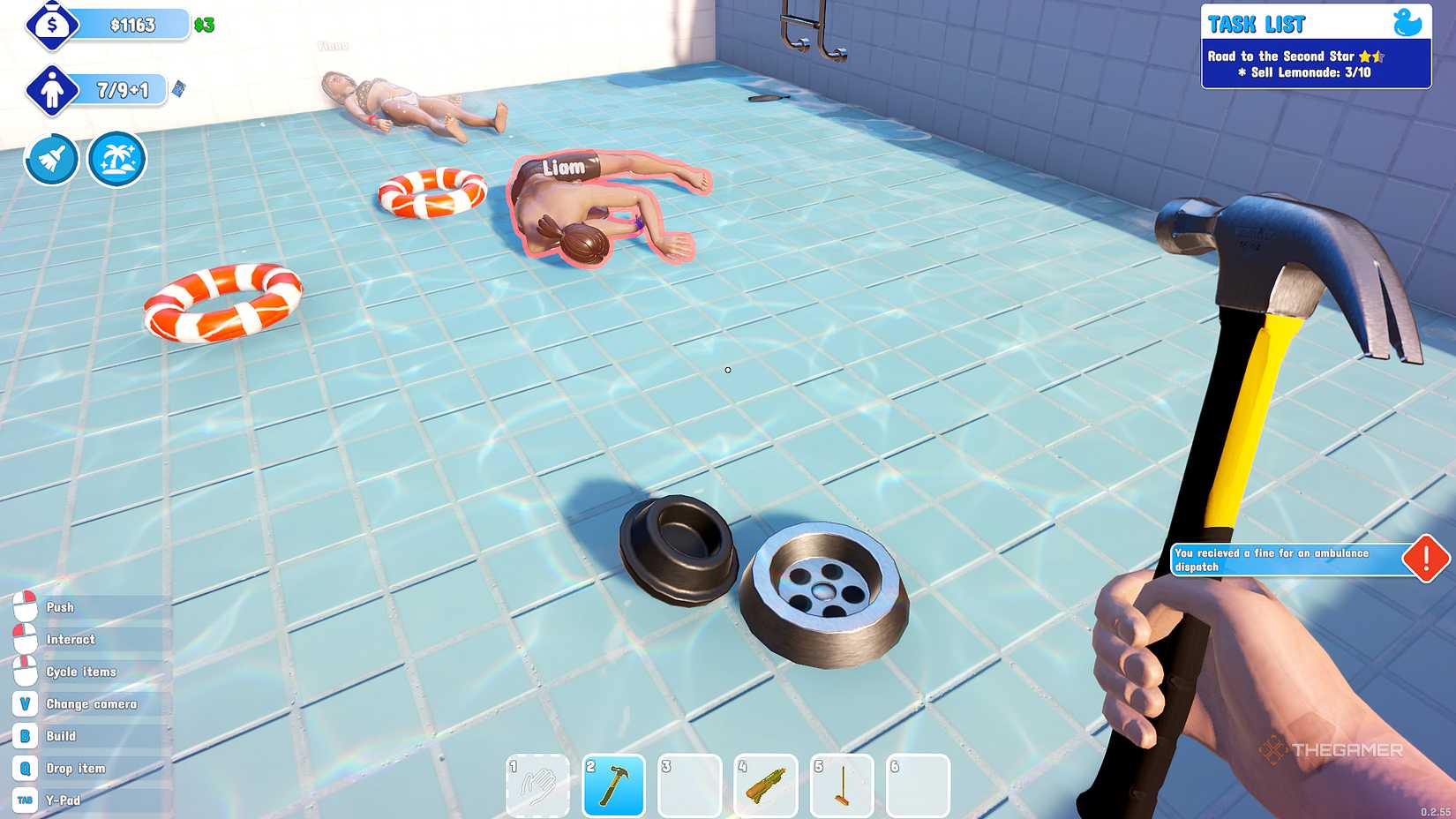Click the Build key prompt
This screenshot has width=1456, height=819.
(24, 736)
